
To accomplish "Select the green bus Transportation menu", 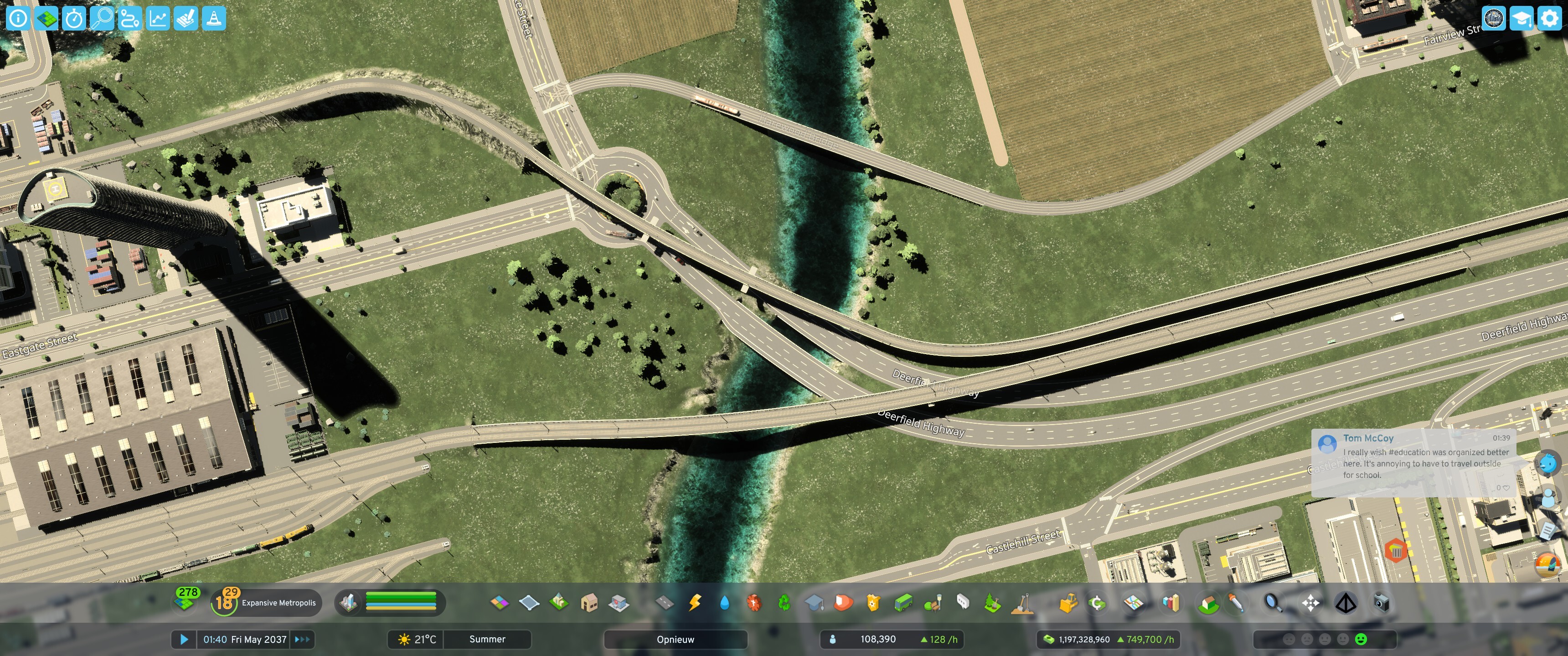I will tap(903, 603).
